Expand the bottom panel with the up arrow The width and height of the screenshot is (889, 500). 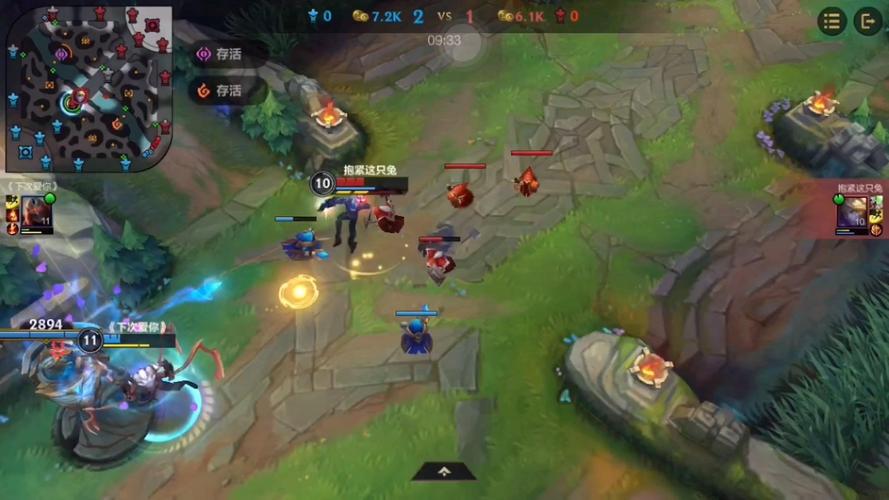444,471
